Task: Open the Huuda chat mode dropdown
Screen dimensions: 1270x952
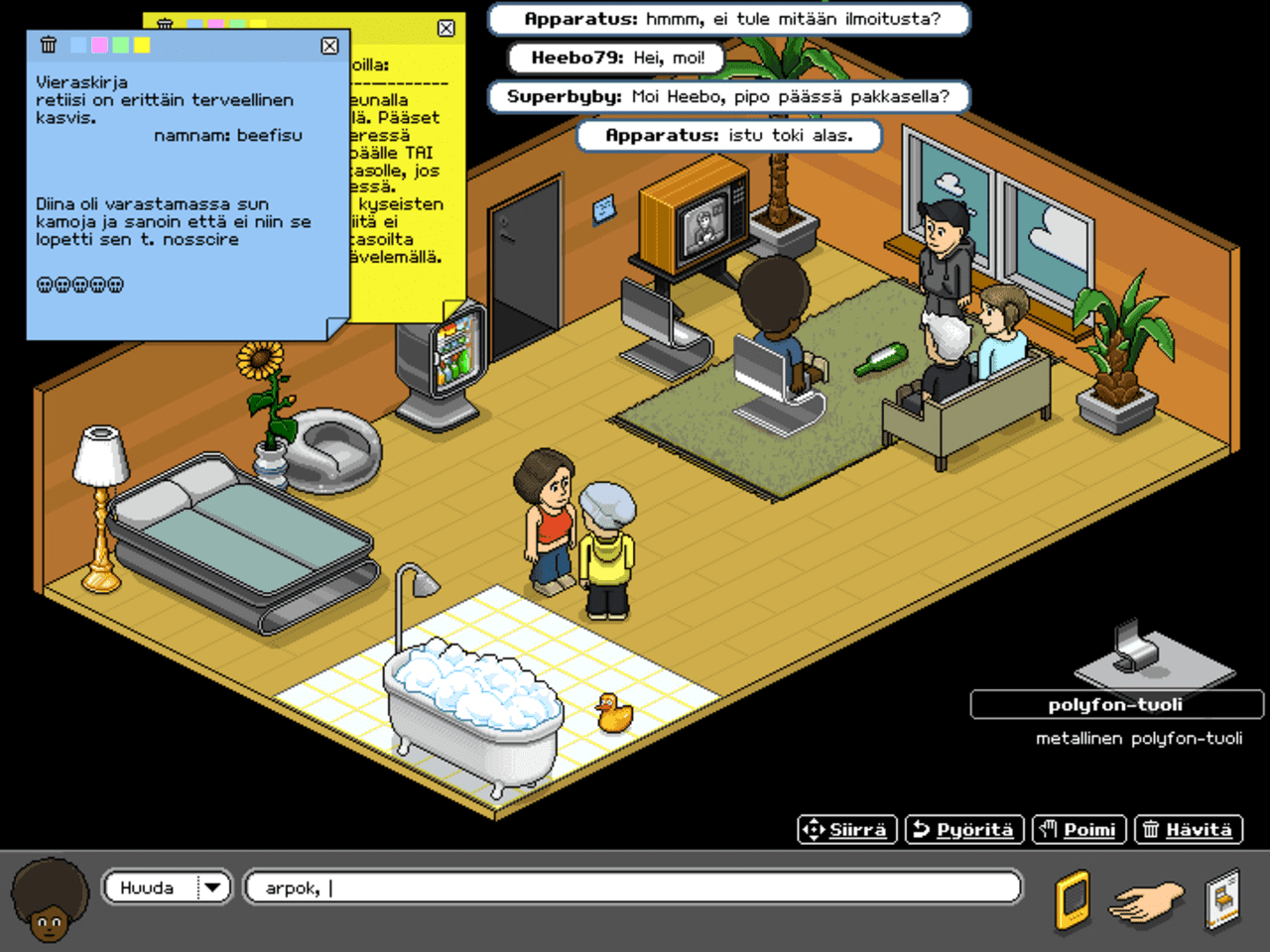Action: coord(213,888)
